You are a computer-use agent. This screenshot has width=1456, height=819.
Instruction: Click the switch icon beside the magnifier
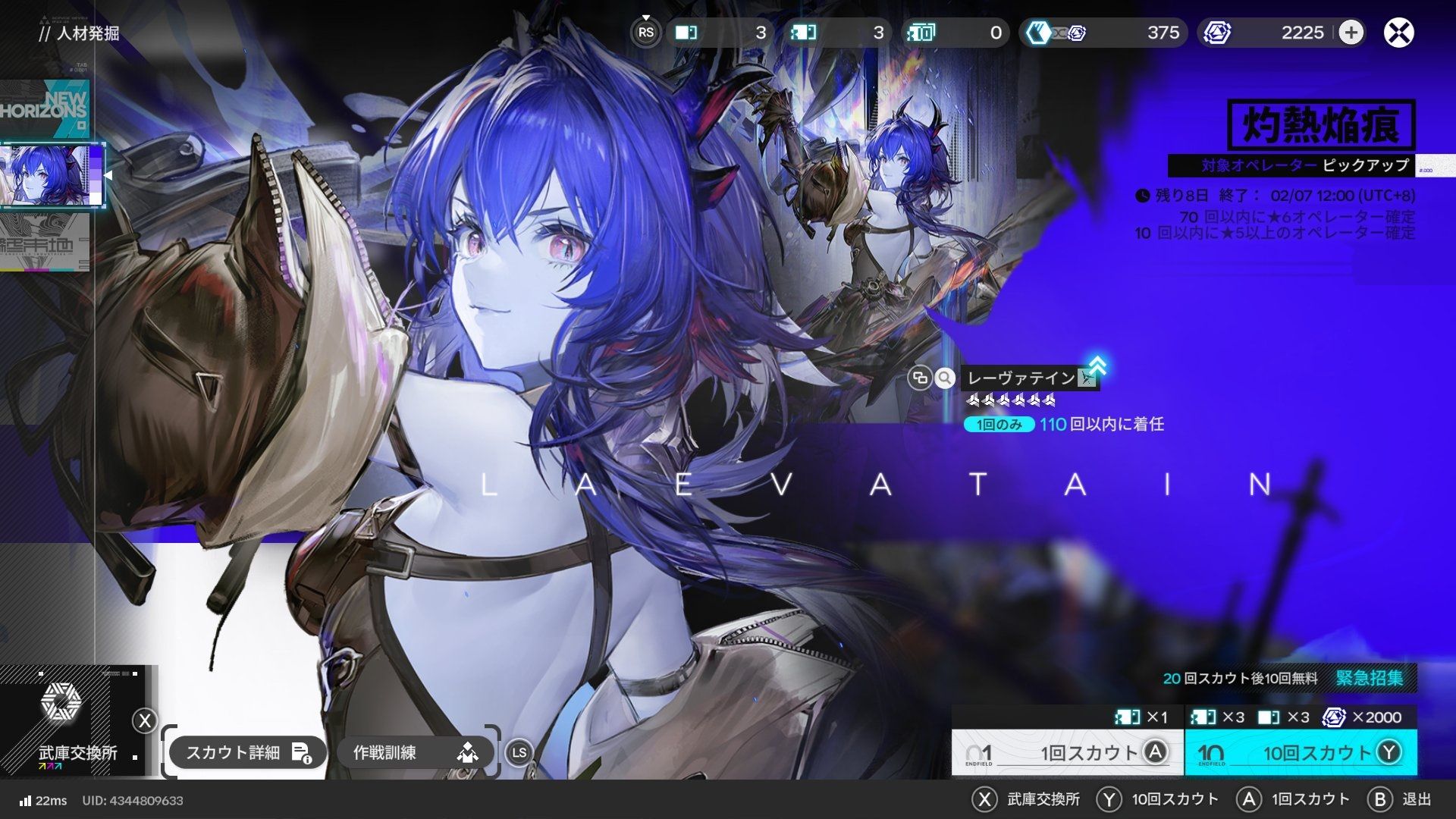coord(920,378)
